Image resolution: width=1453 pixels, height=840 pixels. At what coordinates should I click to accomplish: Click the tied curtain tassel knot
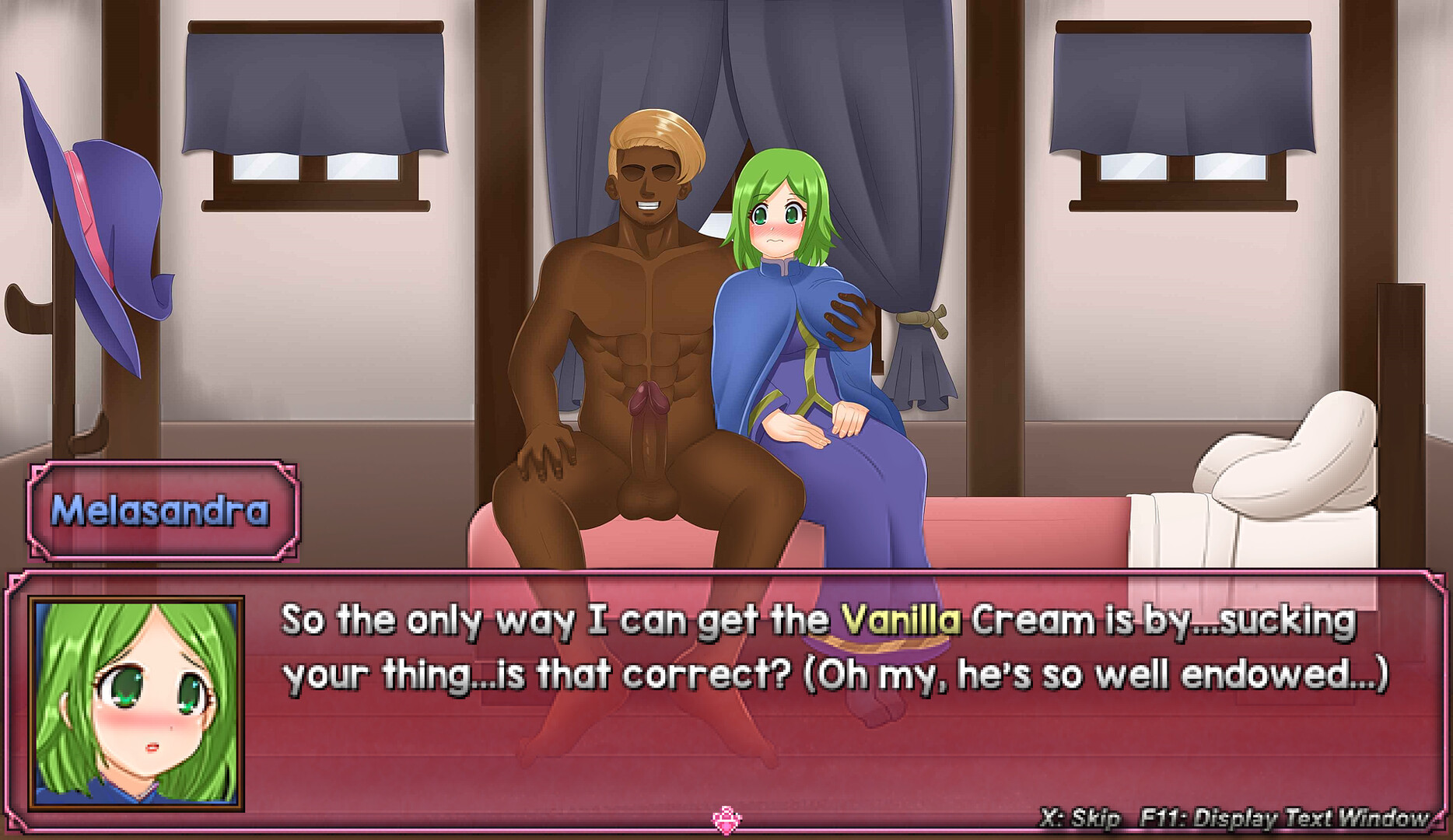[922, 319]
